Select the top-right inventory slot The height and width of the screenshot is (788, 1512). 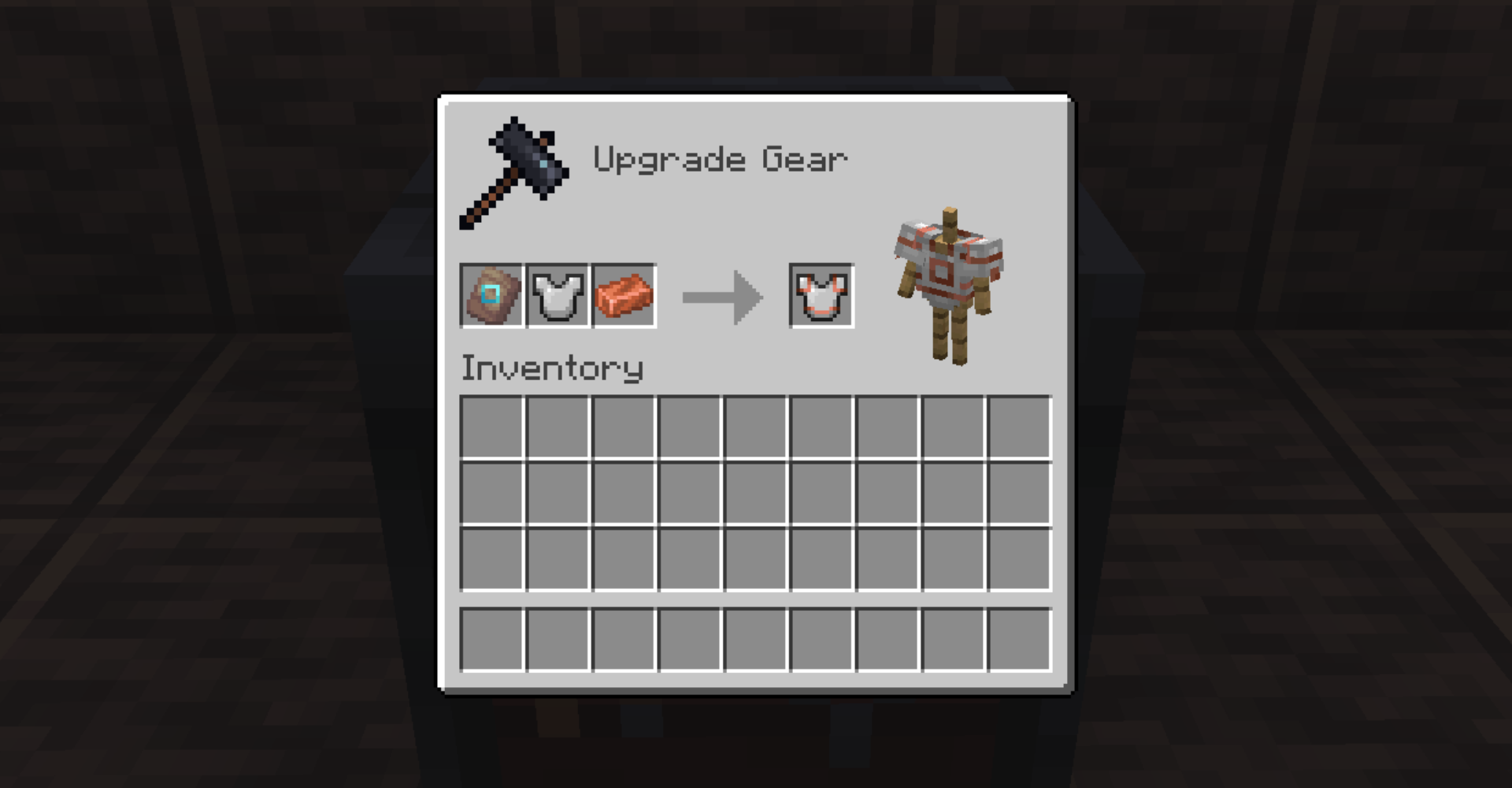tap(1019, 425)
